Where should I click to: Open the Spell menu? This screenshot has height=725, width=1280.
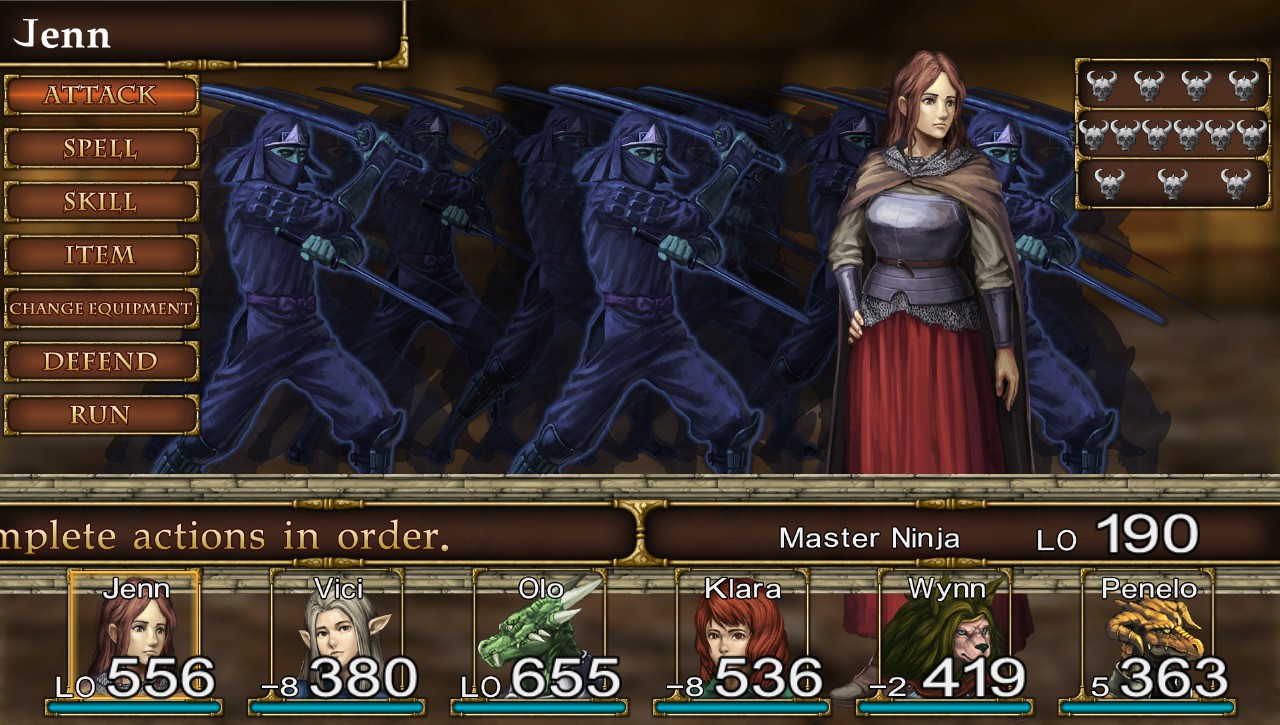click(x=100, y=148)
